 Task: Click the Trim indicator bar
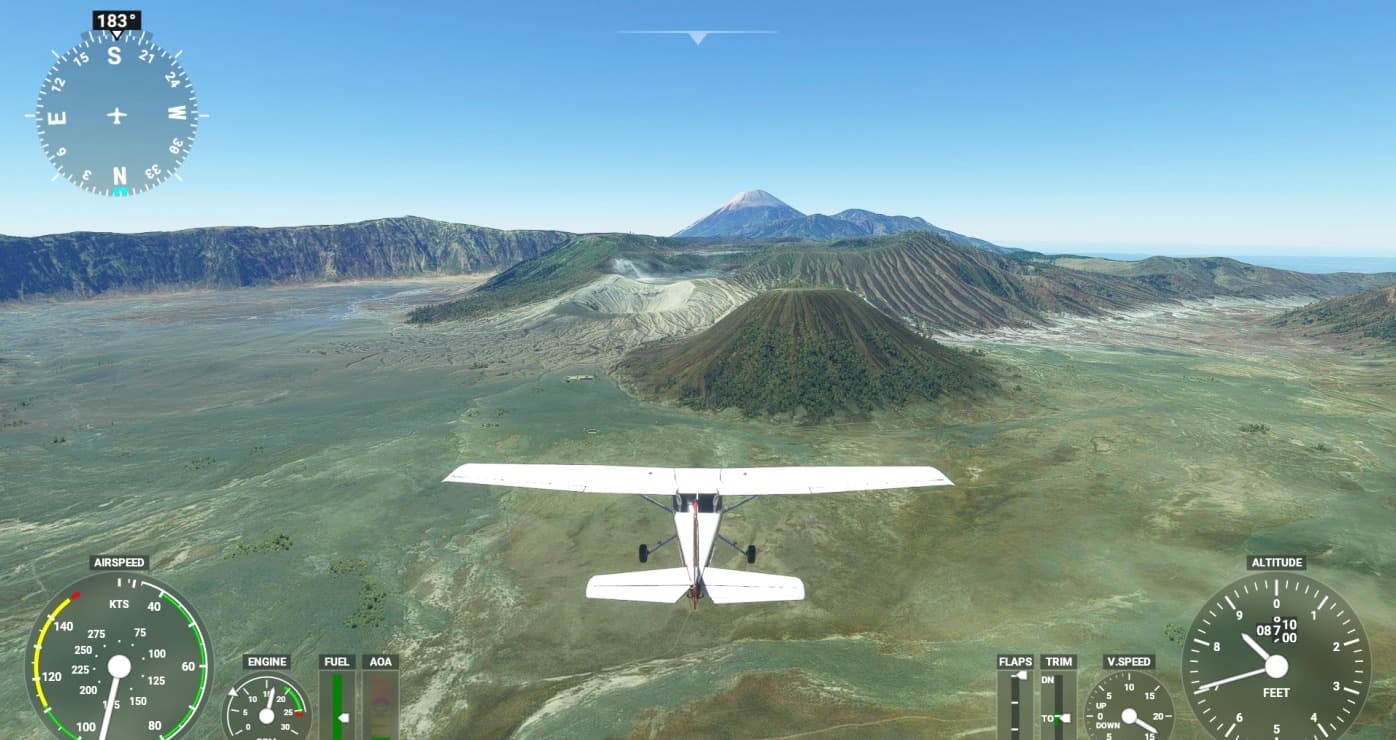coord(1057,704)
